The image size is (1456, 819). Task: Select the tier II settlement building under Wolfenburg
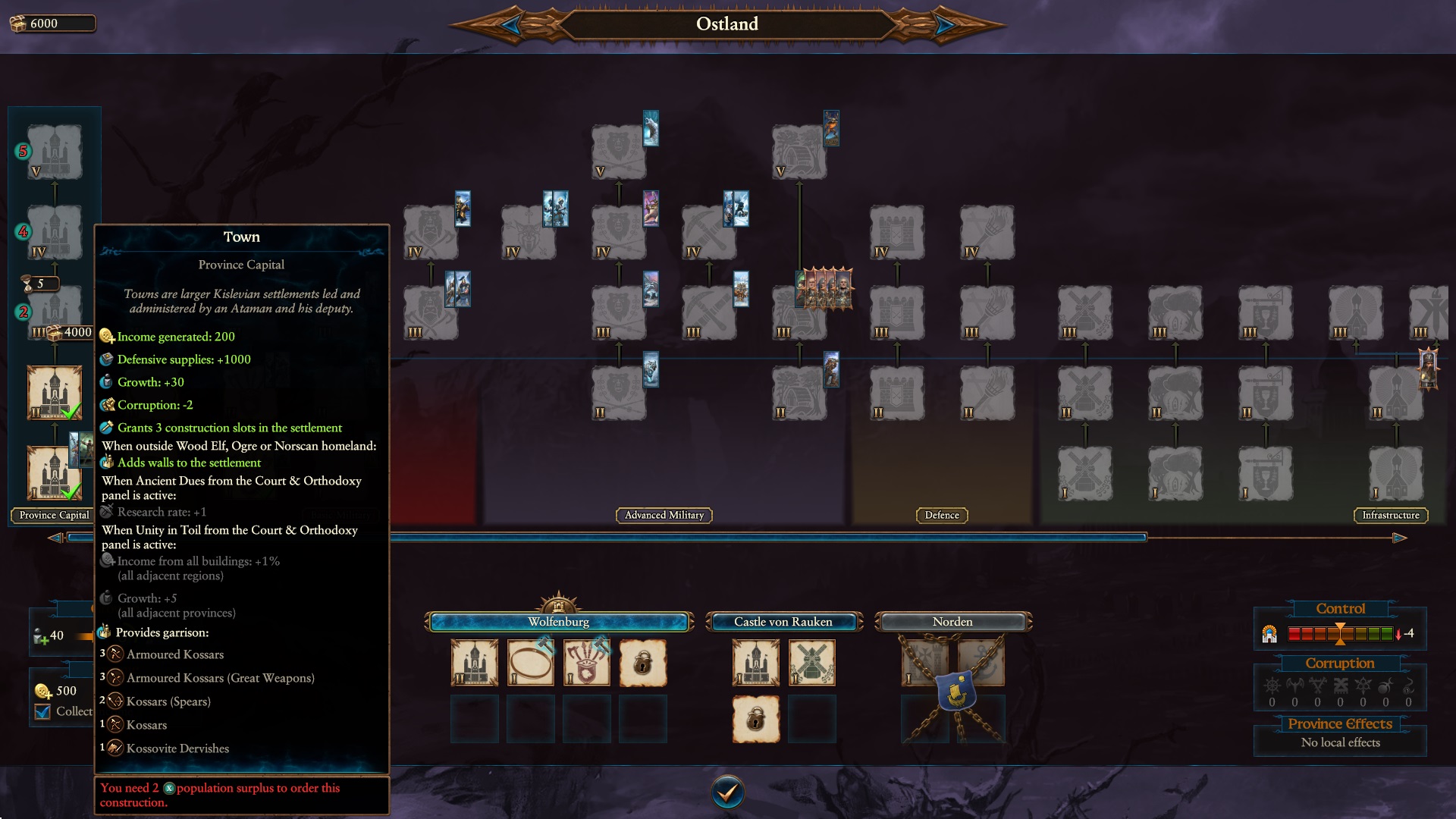474,661
